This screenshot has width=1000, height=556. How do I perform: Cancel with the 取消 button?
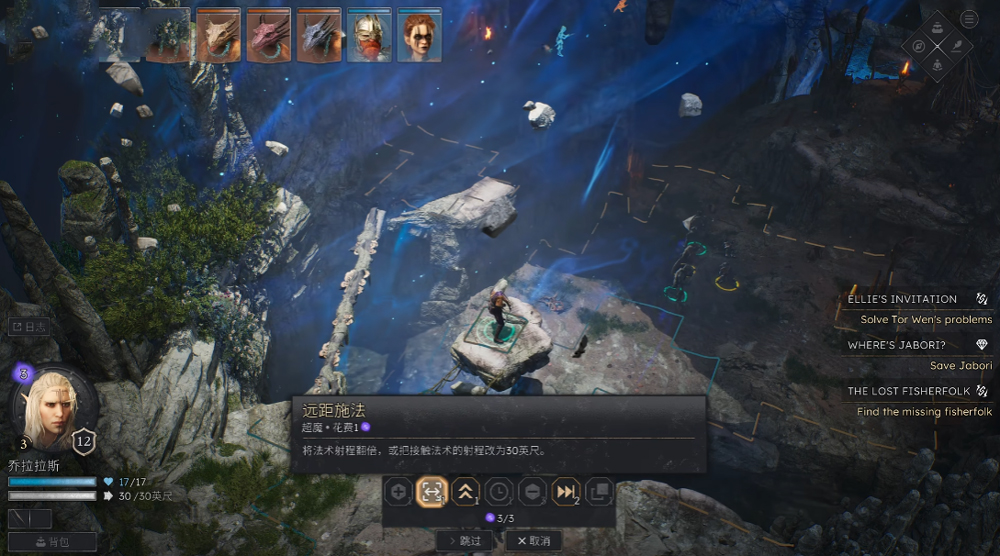coord(534,541)
